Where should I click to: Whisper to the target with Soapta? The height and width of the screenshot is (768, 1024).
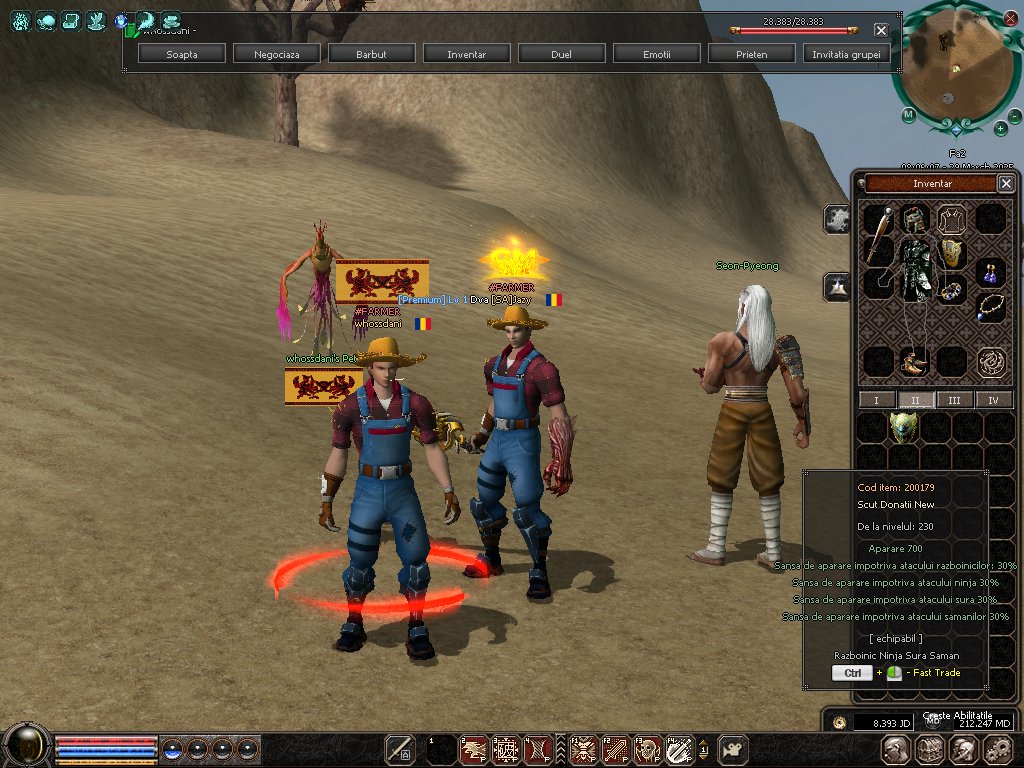tap(182, 54)
